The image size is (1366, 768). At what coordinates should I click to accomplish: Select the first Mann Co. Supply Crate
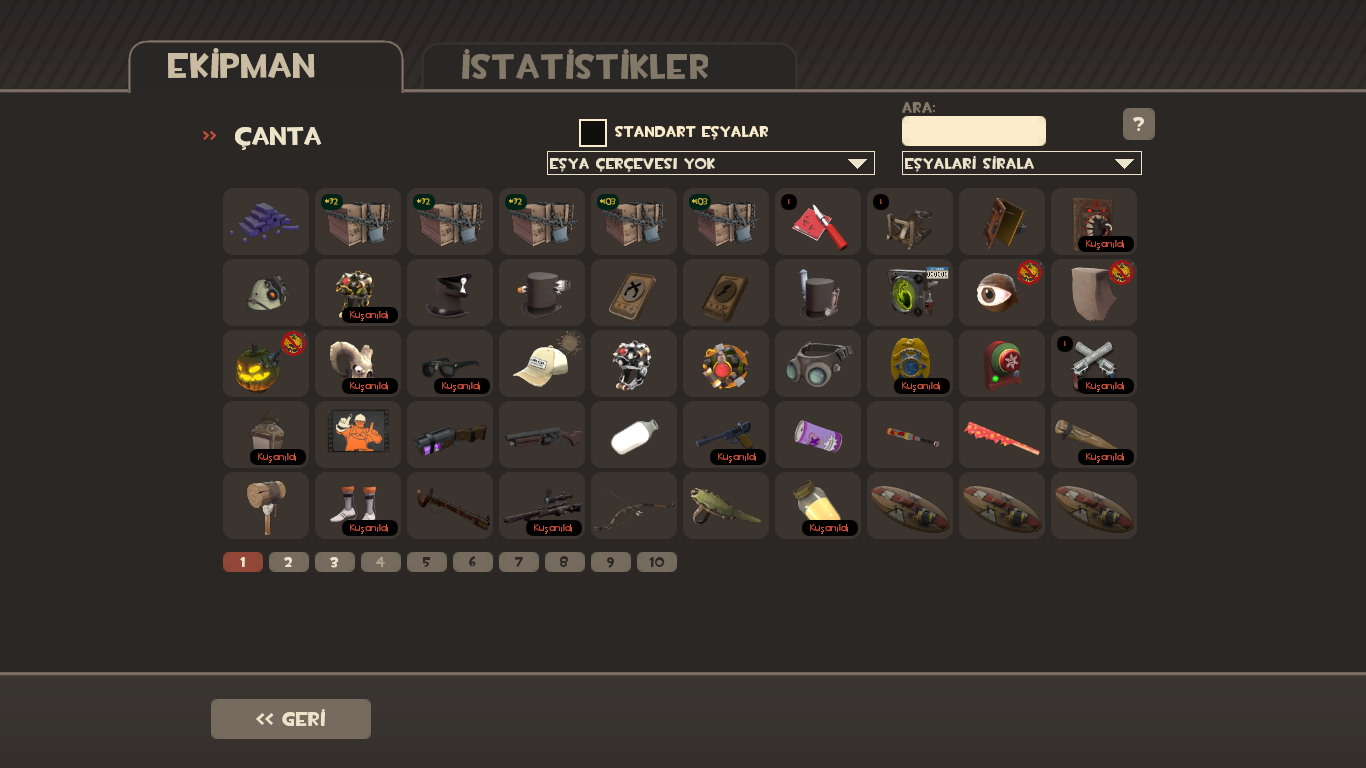(357, 221)
